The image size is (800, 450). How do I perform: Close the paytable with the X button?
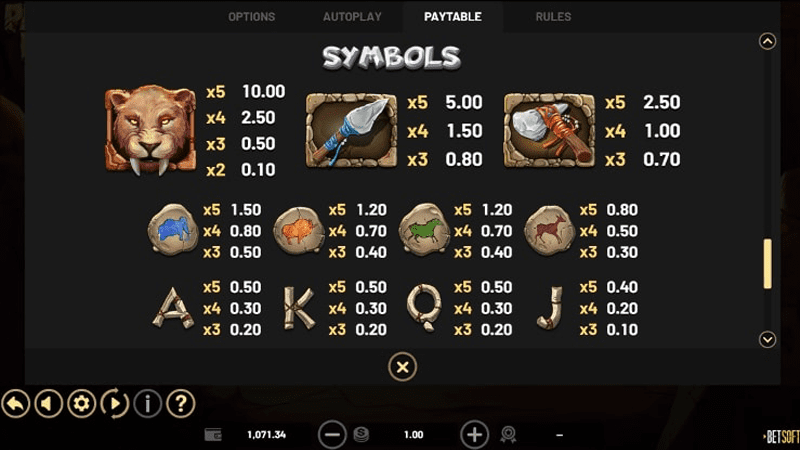click(401, 368)
